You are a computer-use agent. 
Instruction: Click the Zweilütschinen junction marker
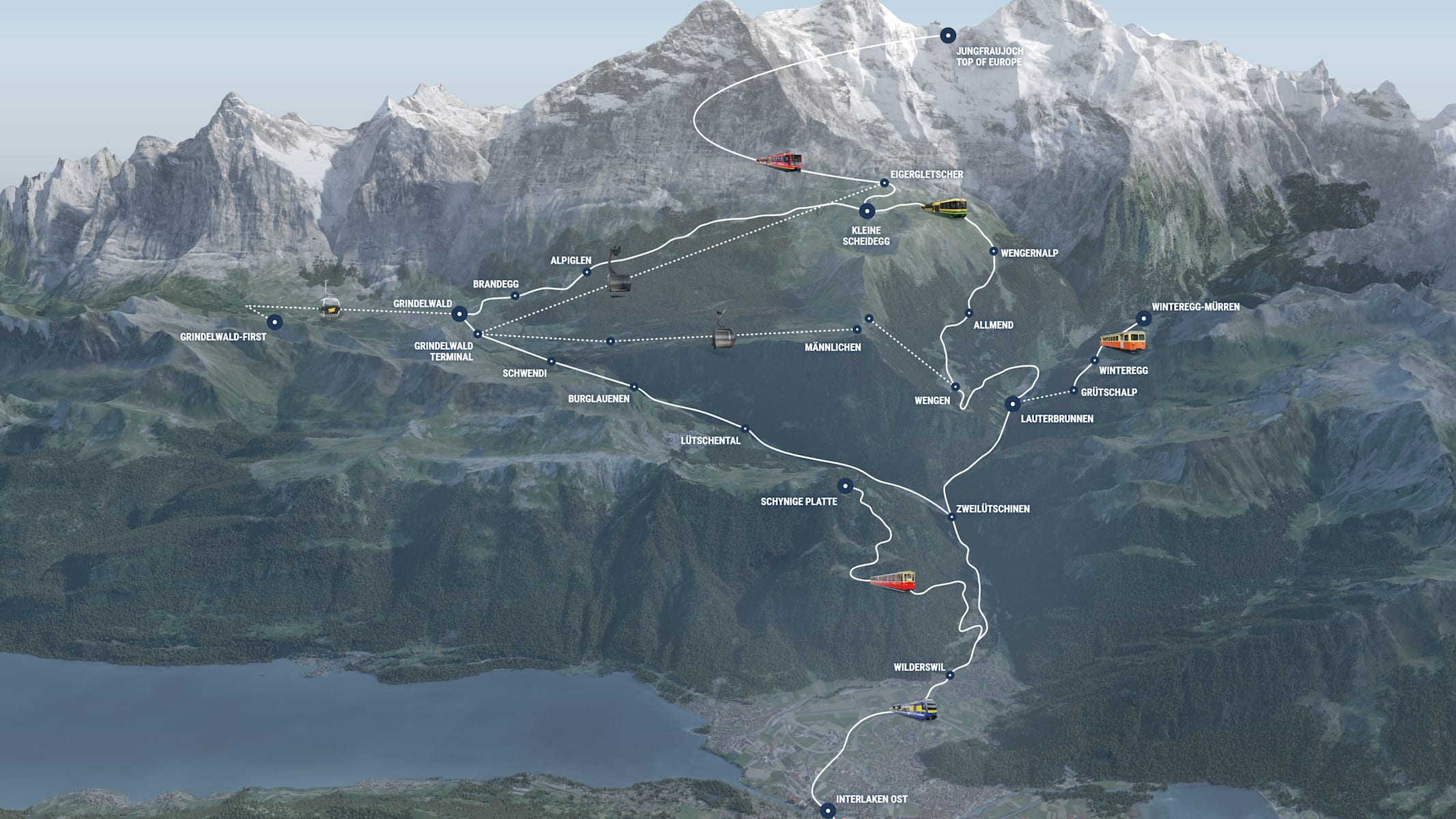951,517
